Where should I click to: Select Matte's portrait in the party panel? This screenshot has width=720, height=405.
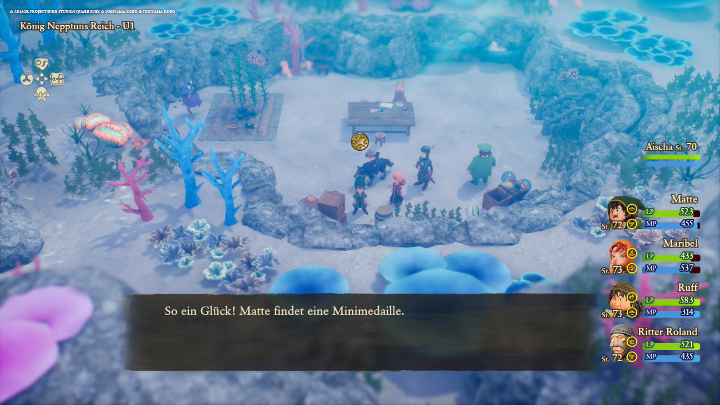click(x=621, y=211)
